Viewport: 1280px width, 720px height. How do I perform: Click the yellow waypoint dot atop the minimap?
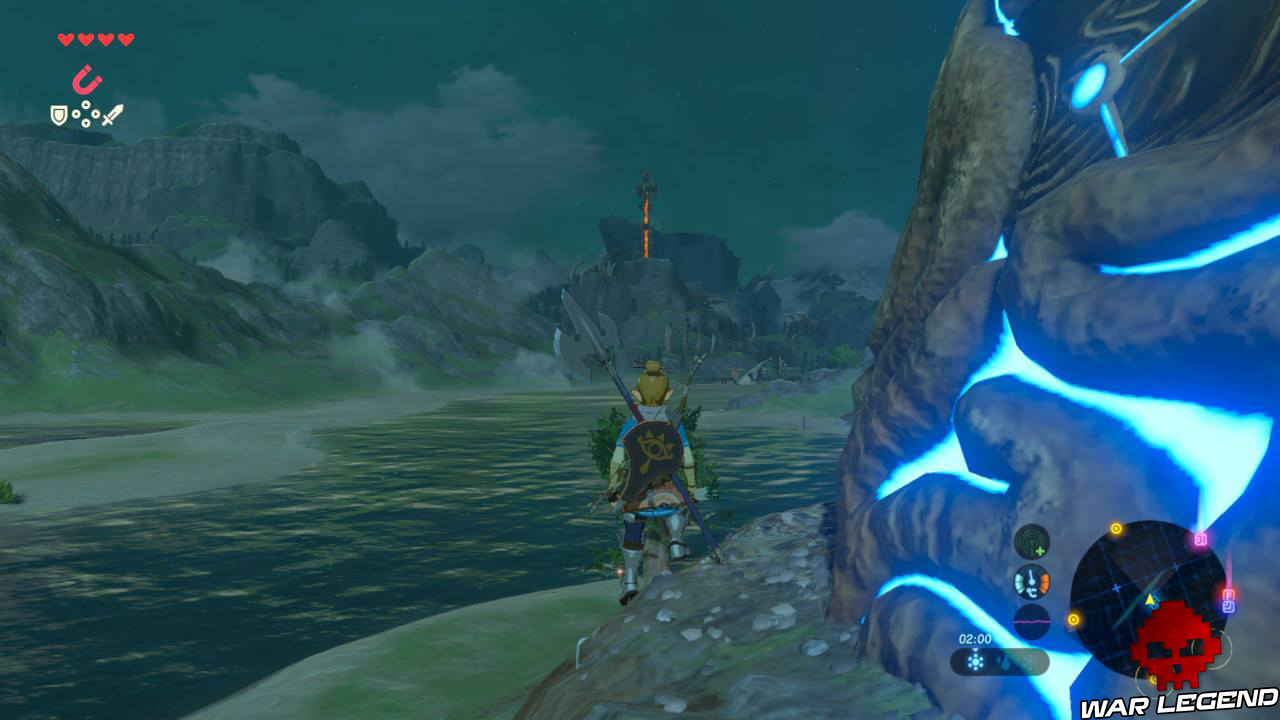click(1116, 529)
